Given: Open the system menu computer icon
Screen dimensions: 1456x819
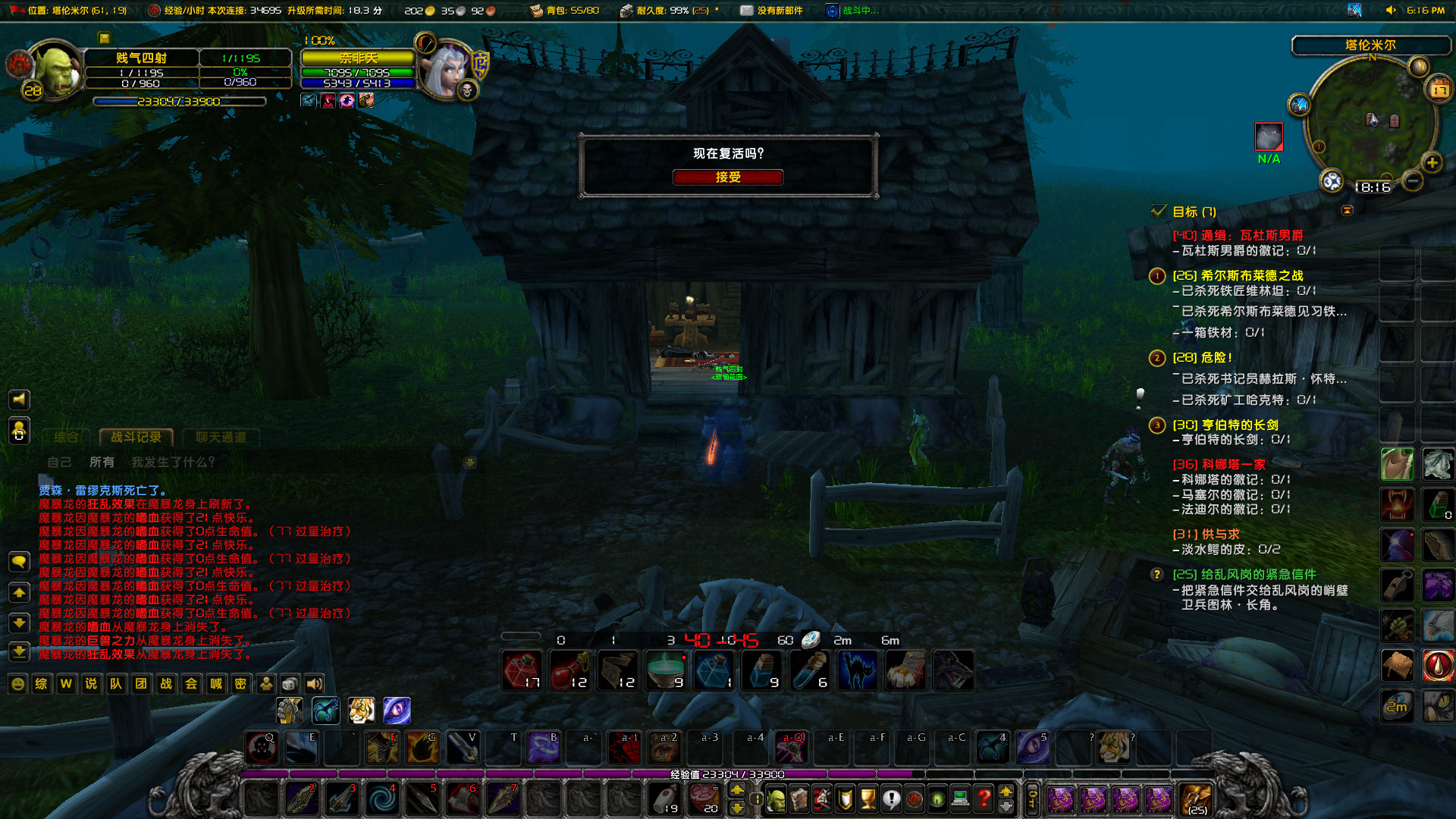Looking at the screenshot, I should tap(960, 796).
